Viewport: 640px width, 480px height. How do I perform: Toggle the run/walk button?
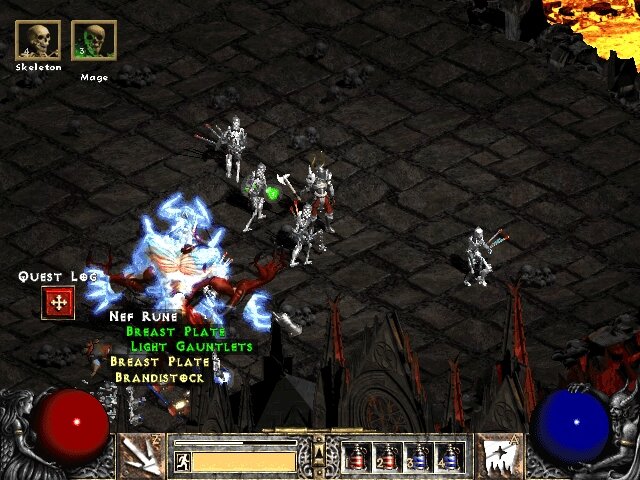(182, 462)
